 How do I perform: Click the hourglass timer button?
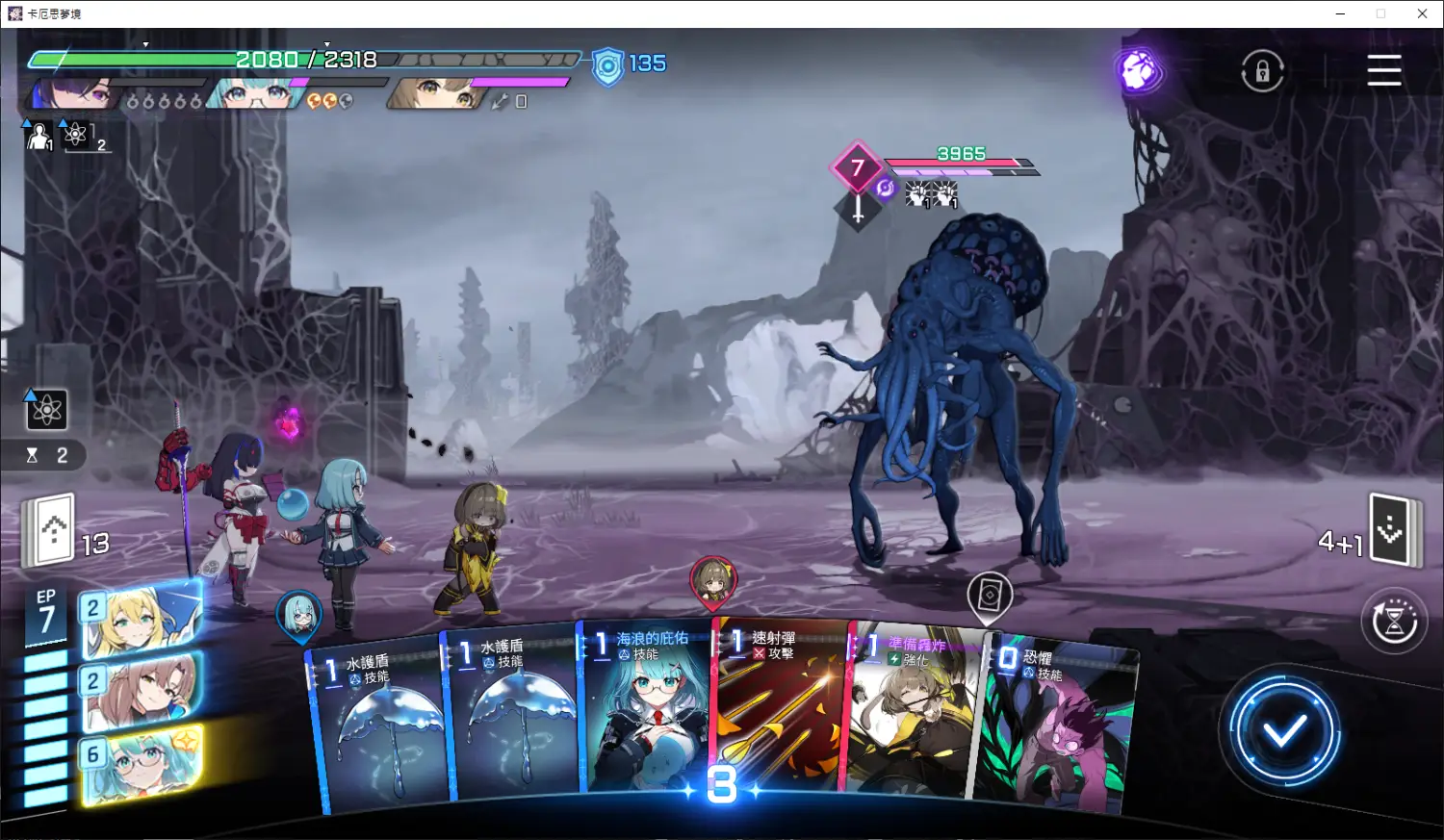point(1393,622)
